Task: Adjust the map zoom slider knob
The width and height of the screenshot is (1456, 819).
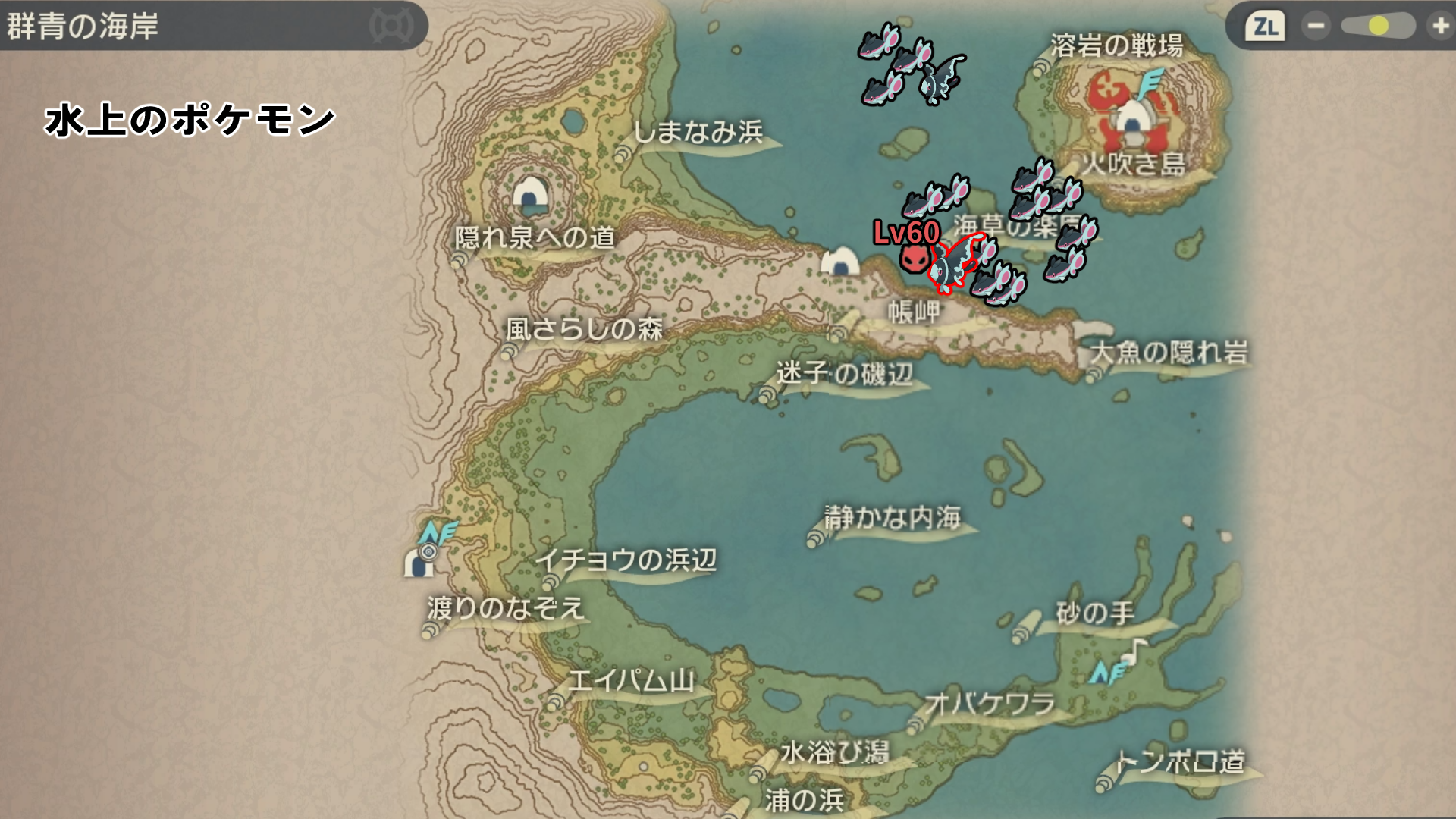Action: [1379, 27]
